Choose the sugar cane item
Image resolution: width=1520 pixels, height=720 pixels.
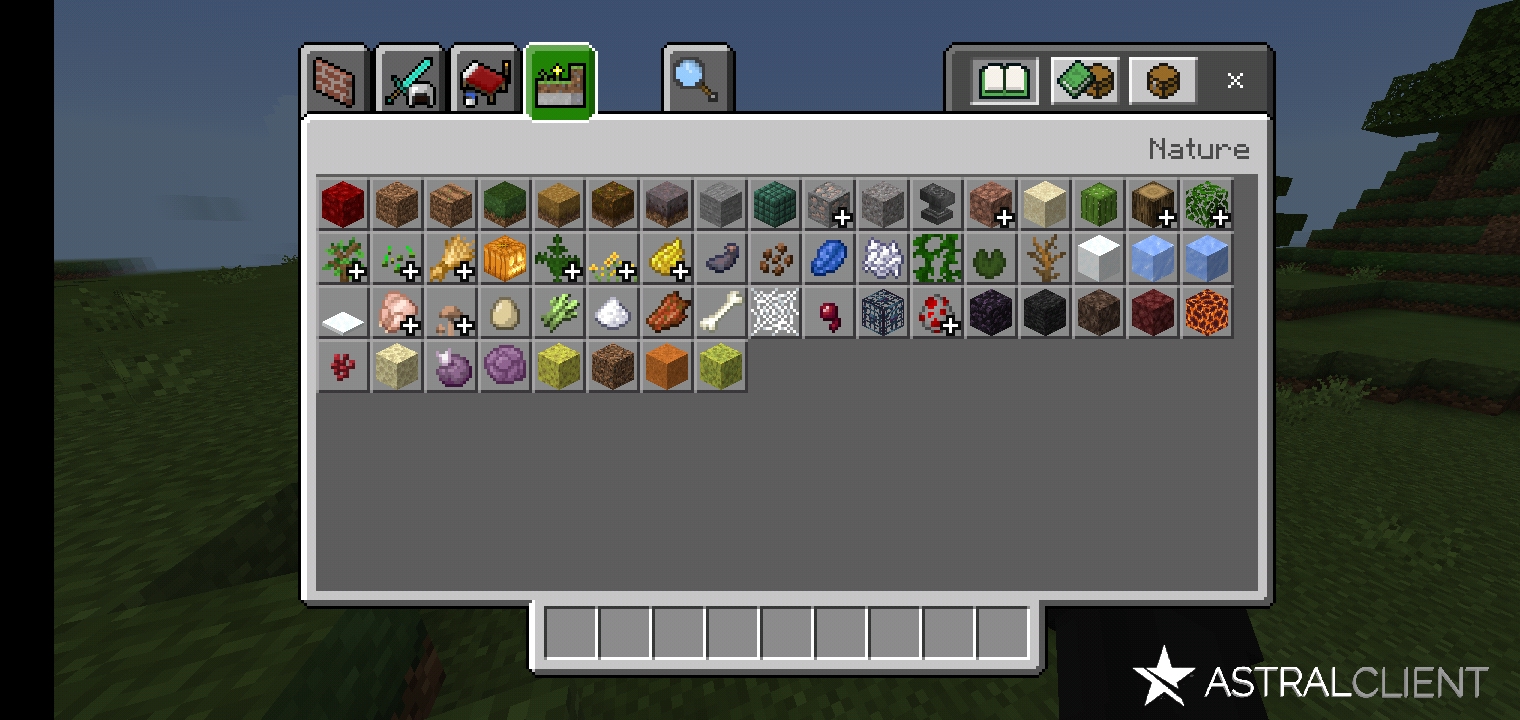559,312
